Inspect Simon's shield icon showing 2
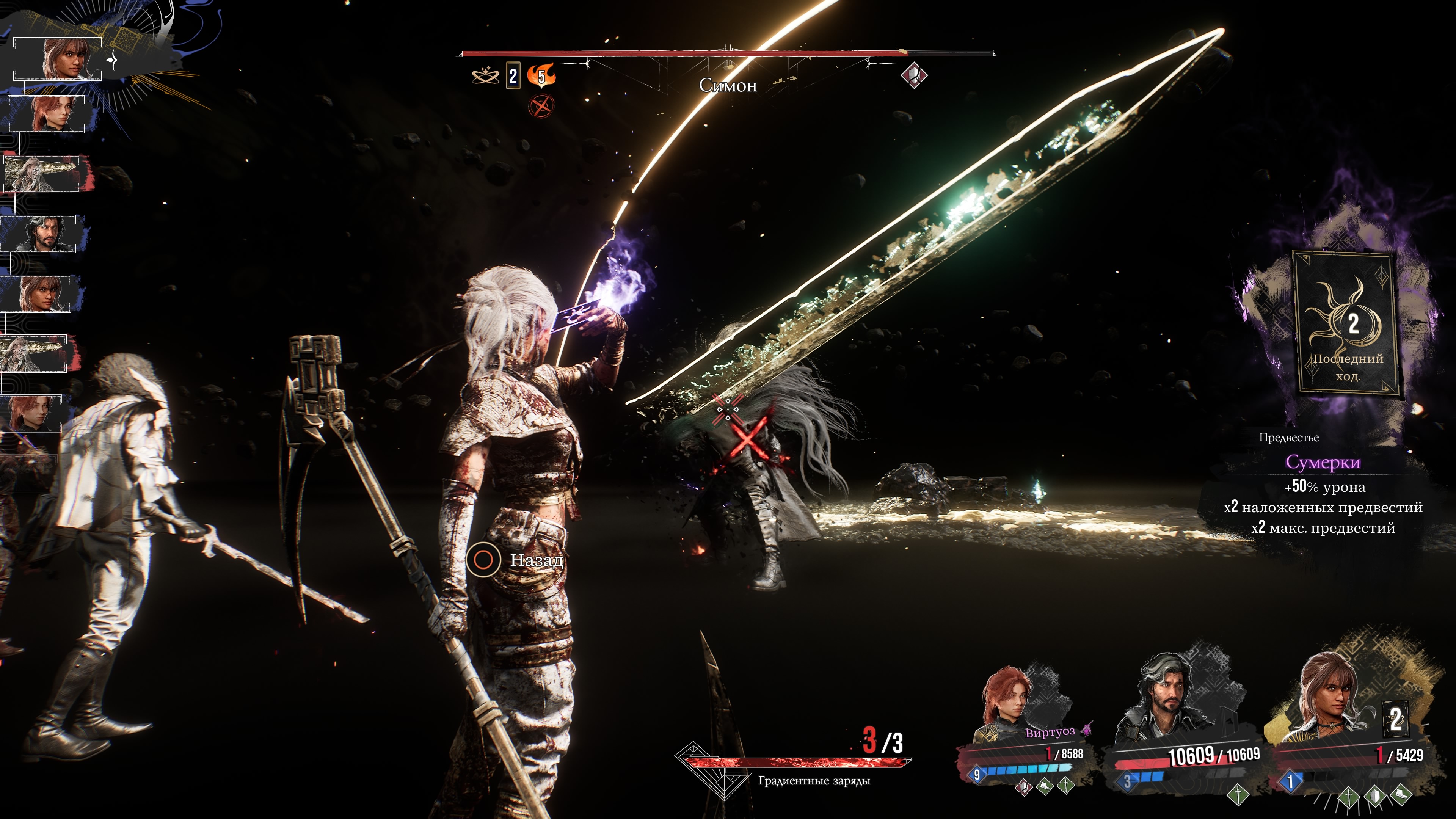Viewport: 1456px width, 819px height. coord(513,76)
